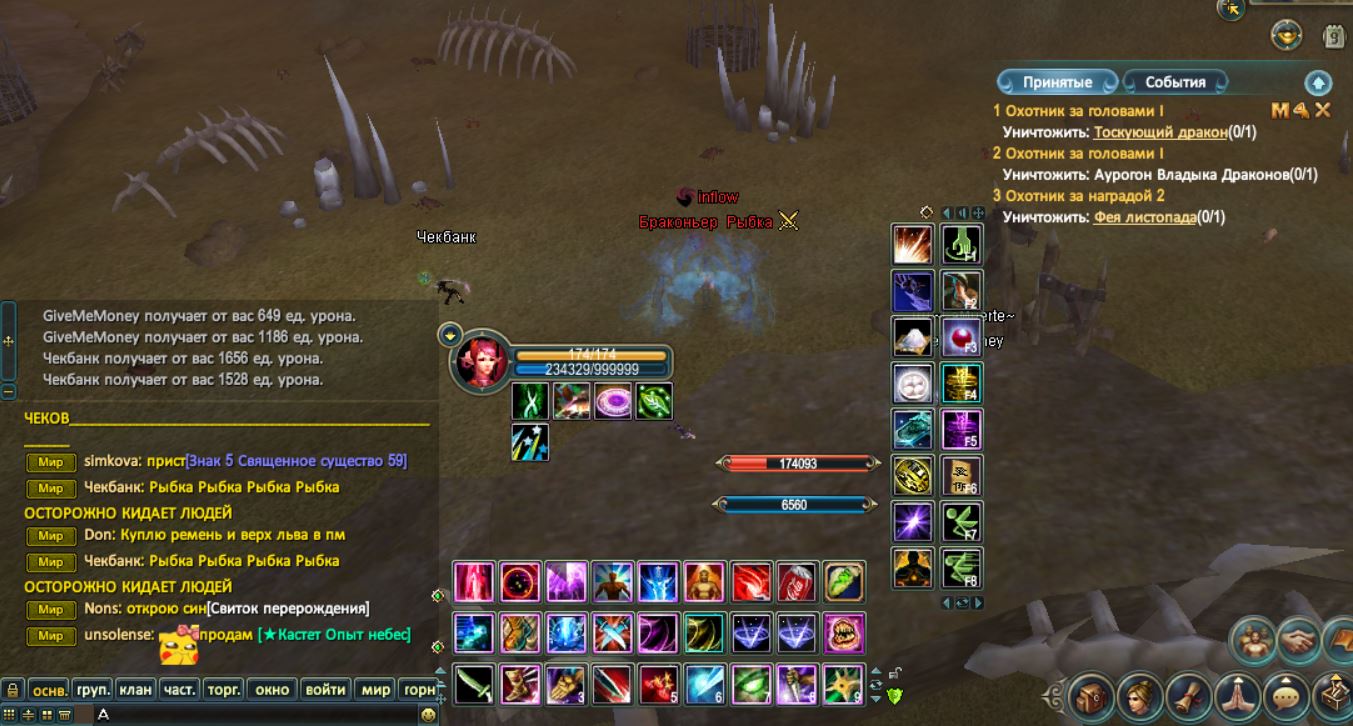Close the quest tracker with the X

click(x=1323, y=110)
